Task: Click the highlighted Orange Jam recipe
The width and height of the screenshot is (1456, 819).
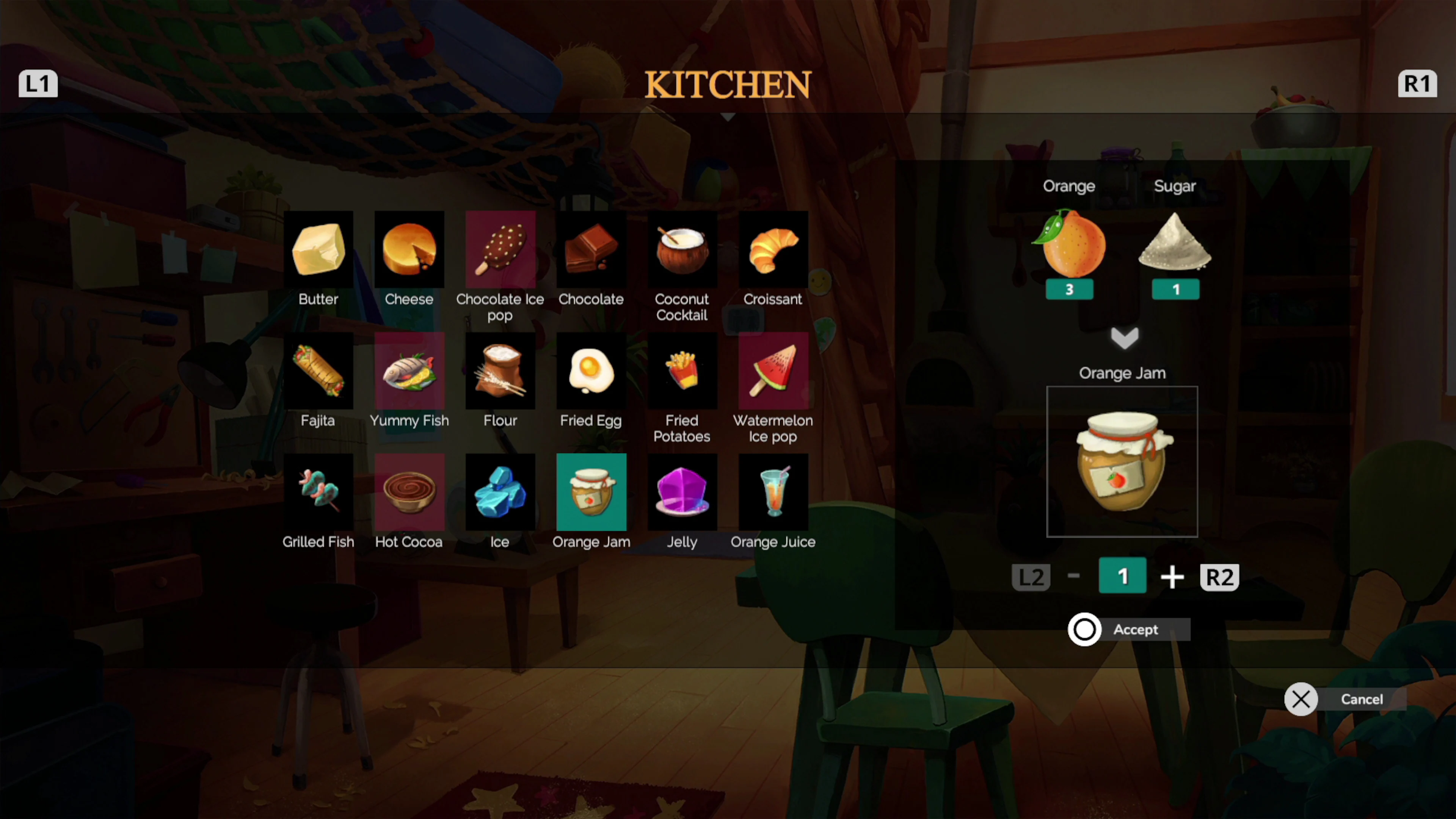Action: click(591, 492)
